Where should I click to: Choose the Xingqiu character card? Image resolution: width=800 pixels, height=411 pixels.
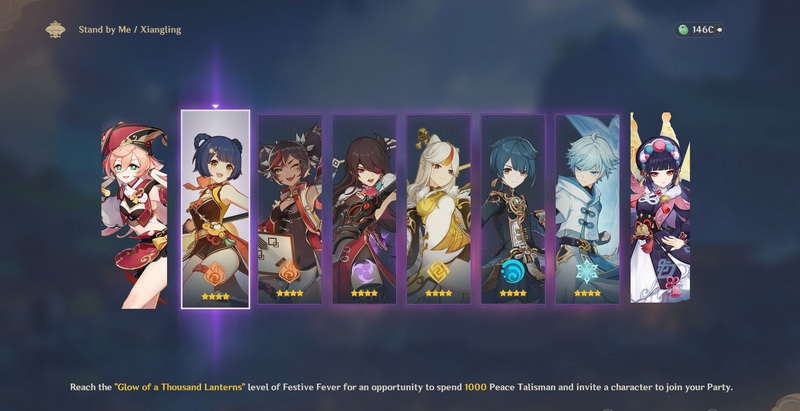[x=512, y=208]
